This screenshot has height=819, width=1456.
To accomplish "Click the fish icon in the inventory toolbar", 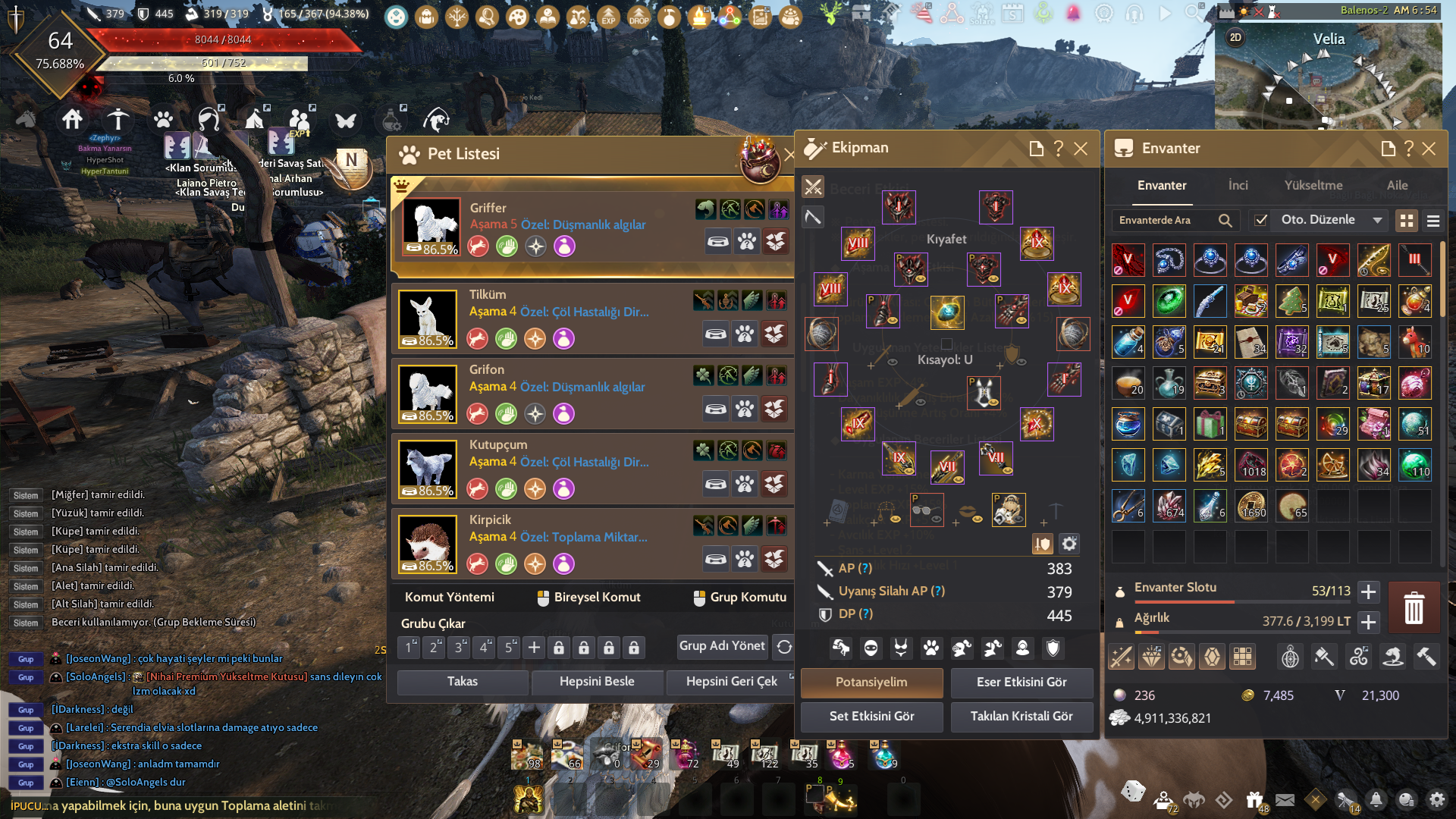I will [x=1394, y=657].
